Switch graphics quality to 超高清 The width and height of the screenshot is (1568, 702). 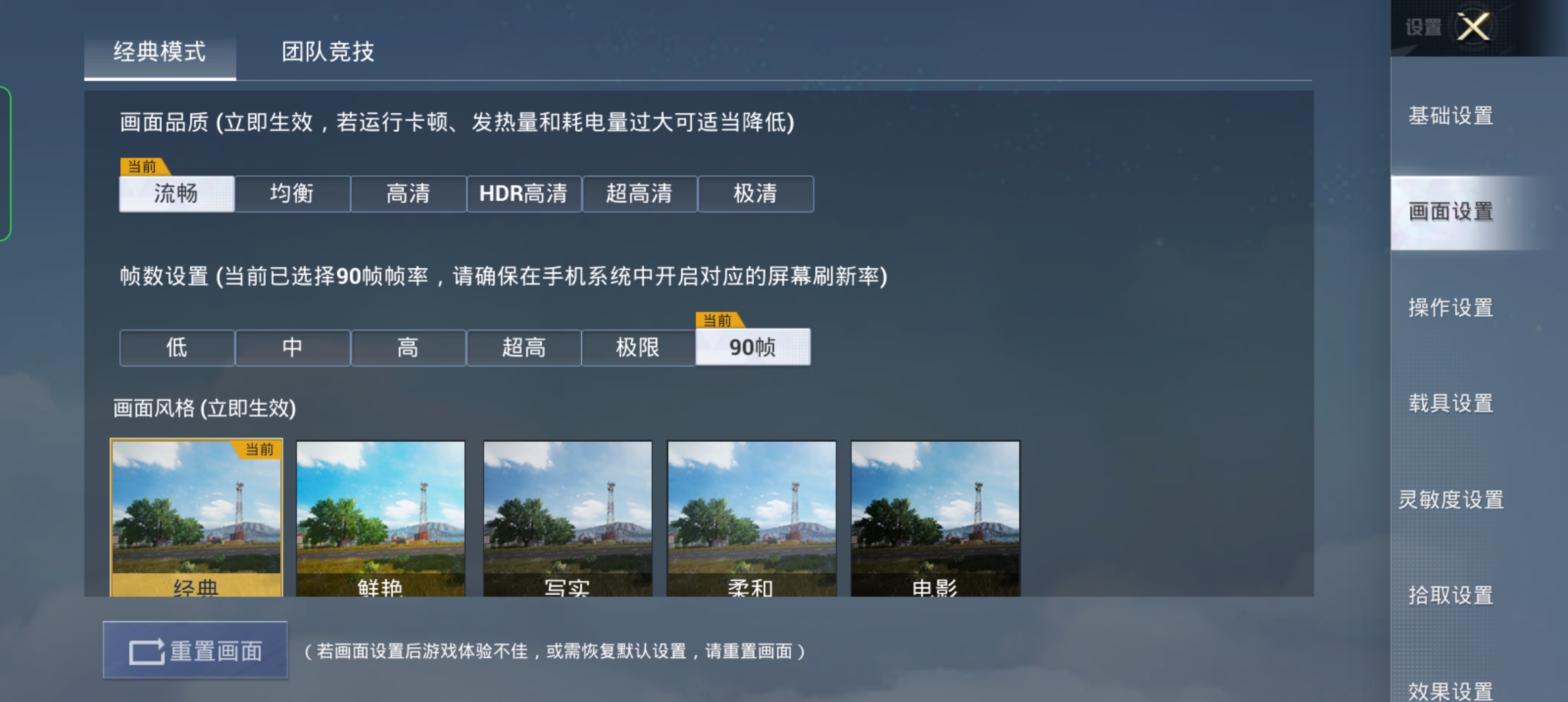[x=639, y=194]
